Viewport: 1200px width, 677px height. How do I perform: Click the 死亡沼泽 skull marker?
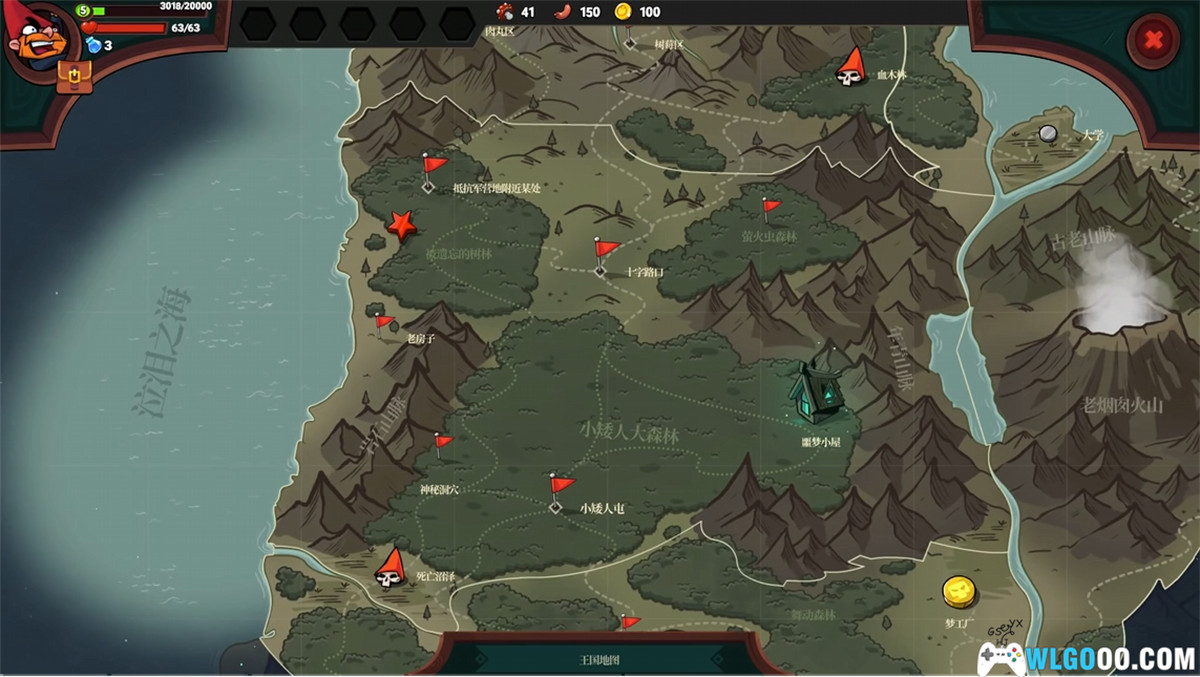click(x=389, y=567)
